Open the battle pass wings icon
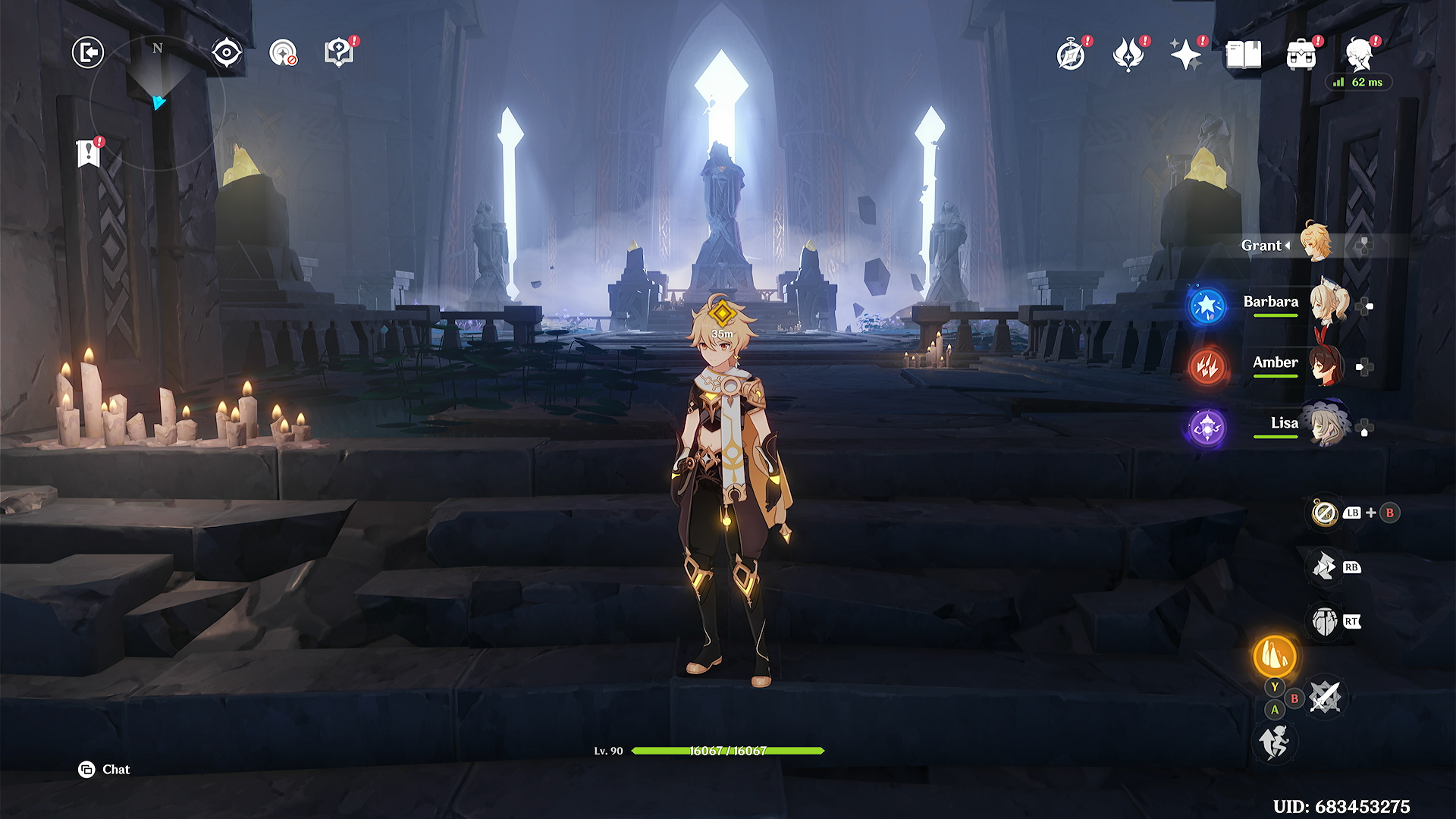1456x819 pixels. tap(1128, 55)
